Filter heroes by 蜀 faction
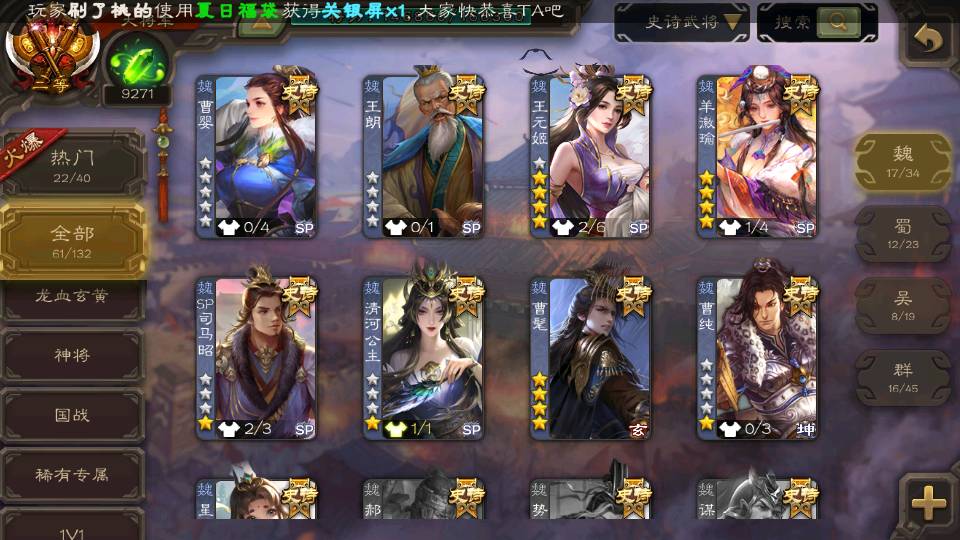The height and width of the screenshot is (540, 960). click(x=902, y=234)
